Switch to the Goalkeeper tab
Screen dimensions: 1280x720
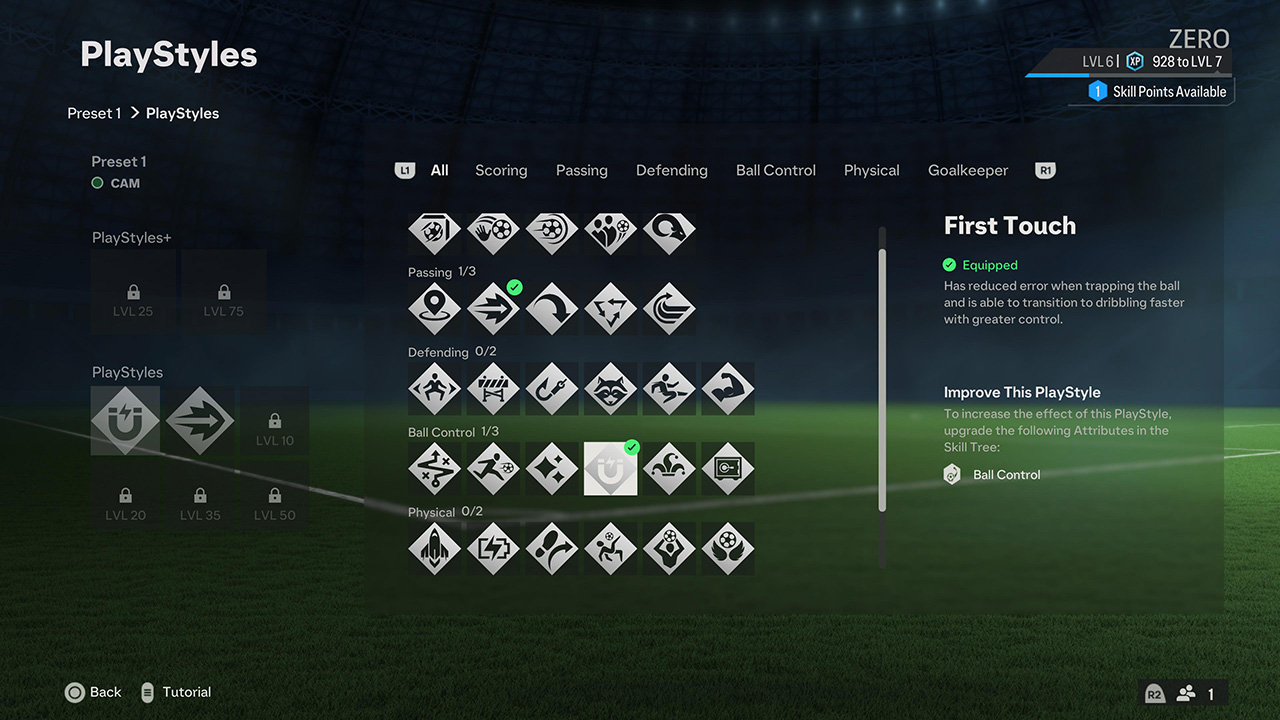pos(967,170)
